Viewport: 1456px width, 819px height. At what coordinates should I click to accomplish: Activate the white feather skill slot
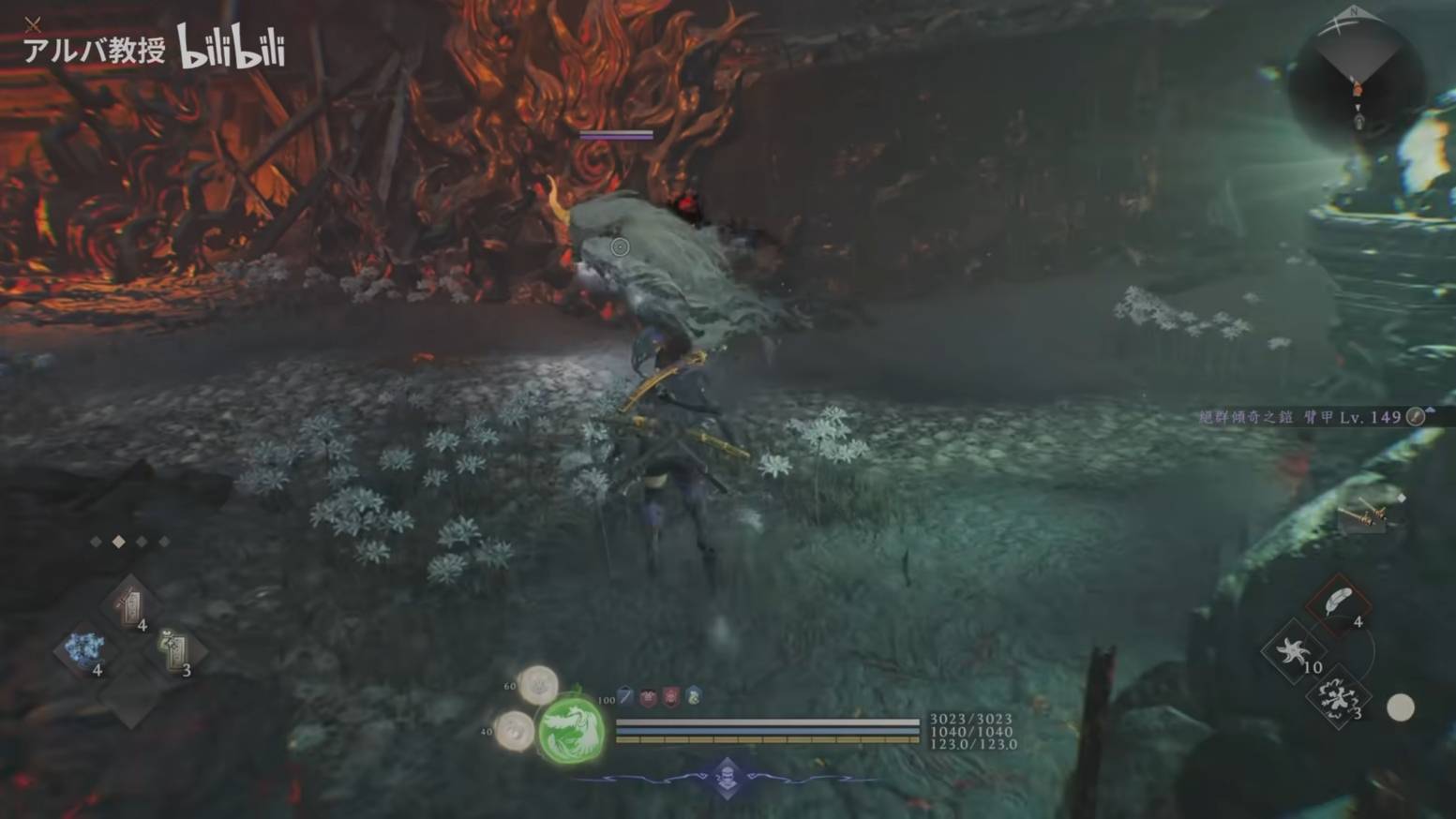point(1340,603)
